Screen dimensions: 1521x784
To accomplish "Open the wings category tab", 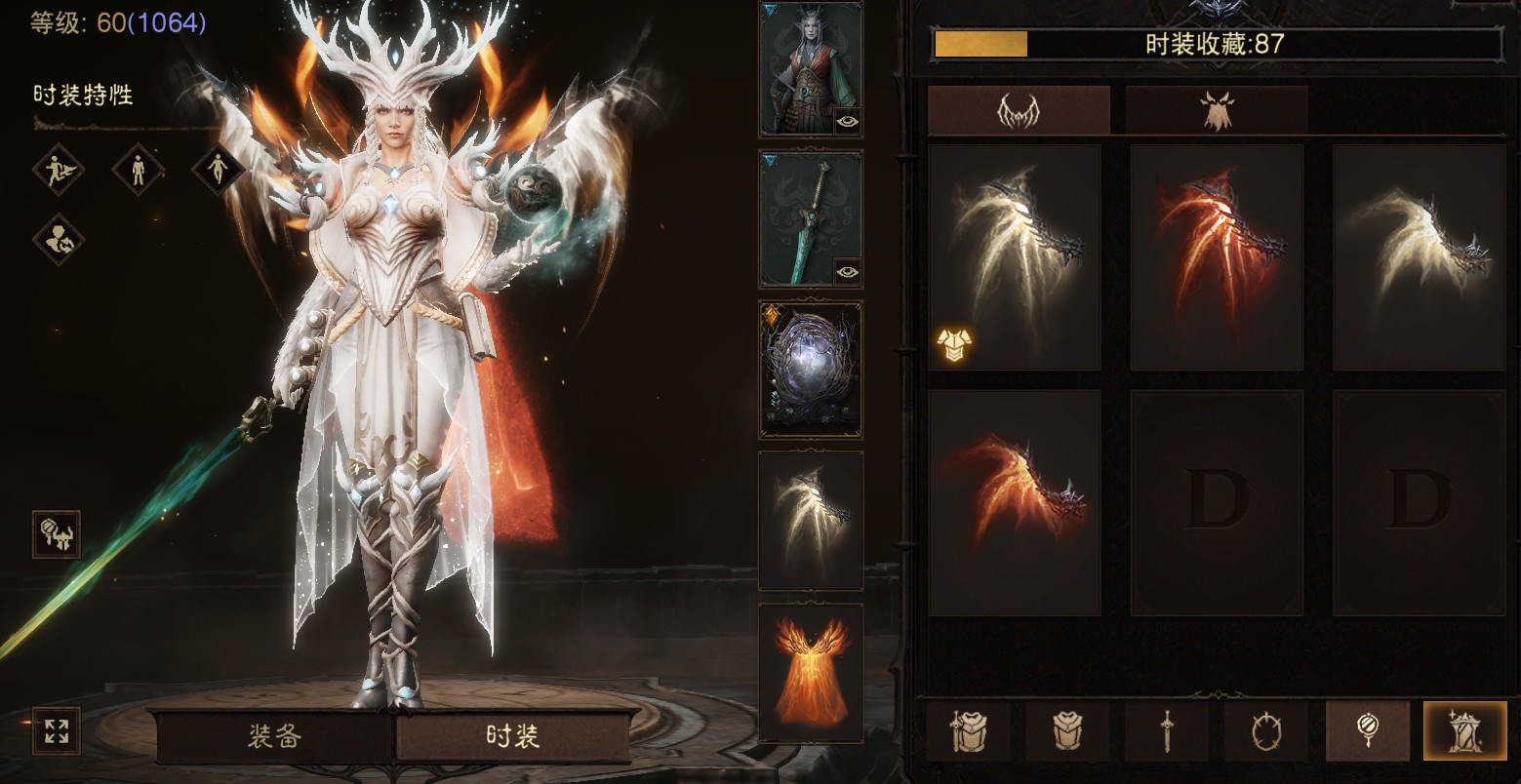I will [x=1018, y=110].
